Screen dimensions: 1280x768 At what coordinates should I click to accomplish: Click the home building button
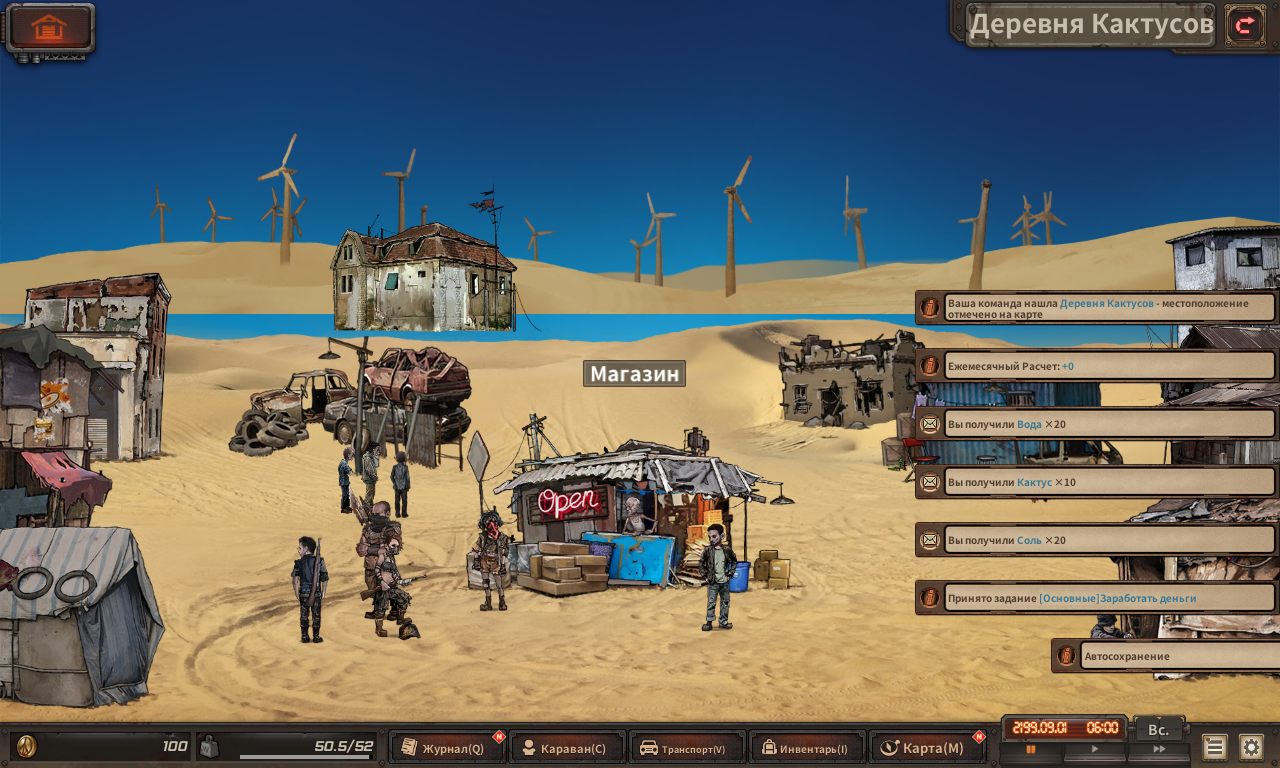coord(49,28)
